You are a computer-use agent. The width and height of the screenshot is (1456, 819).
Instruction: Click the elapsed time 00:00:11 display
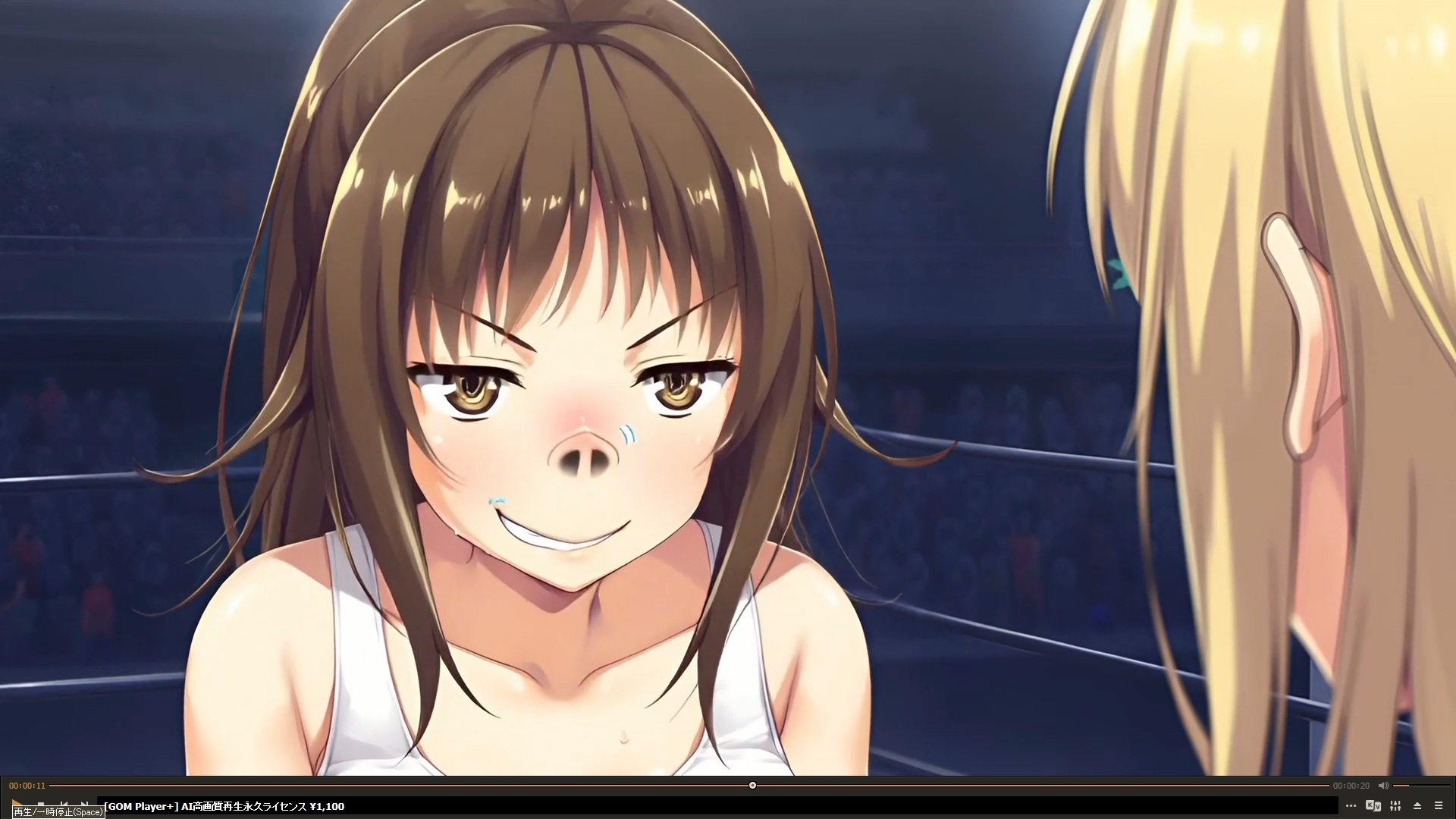[x=27, y=786]
